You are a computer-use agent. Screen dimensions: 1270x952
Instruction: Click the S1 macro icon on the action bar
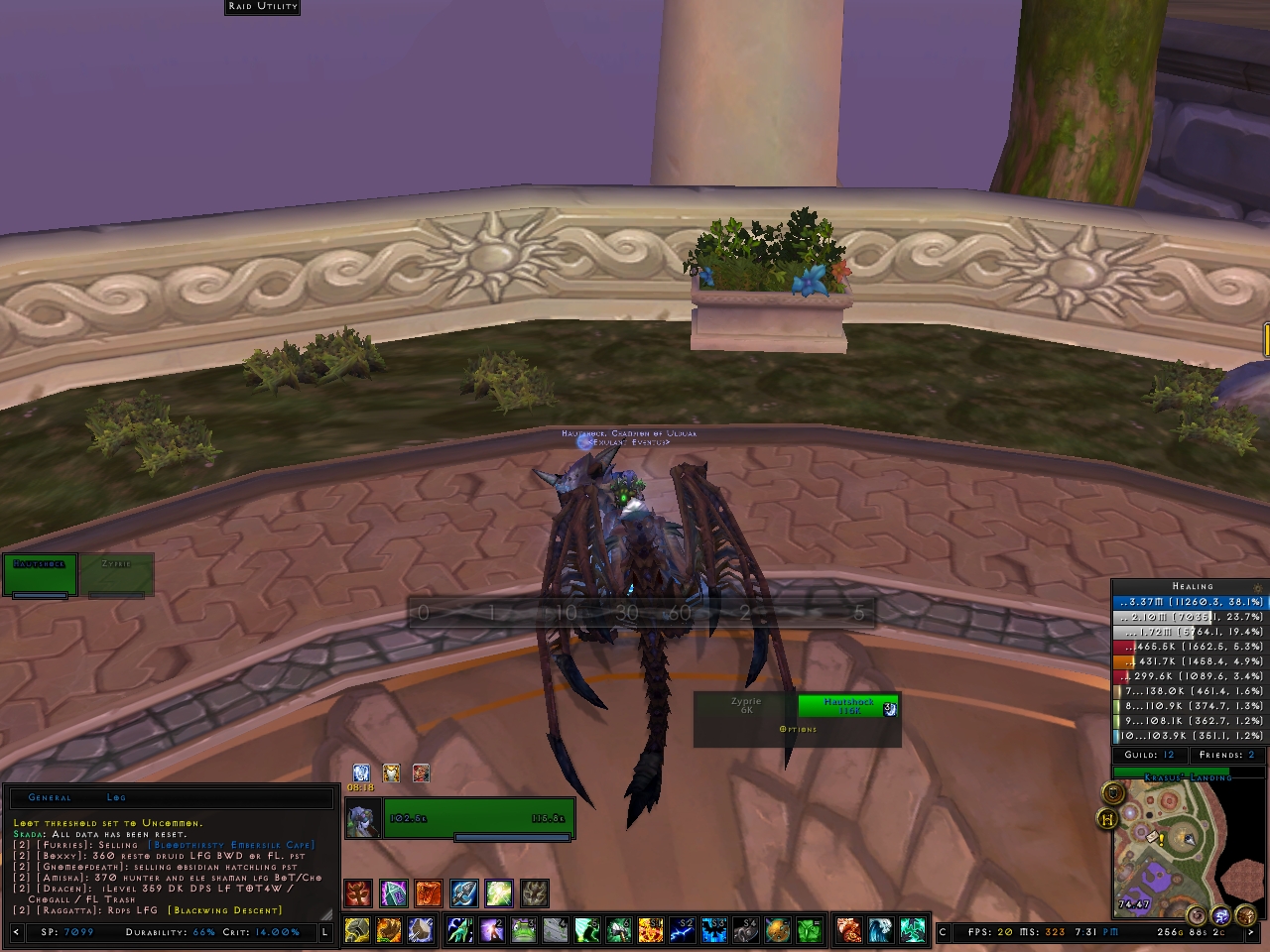[650, 930]
